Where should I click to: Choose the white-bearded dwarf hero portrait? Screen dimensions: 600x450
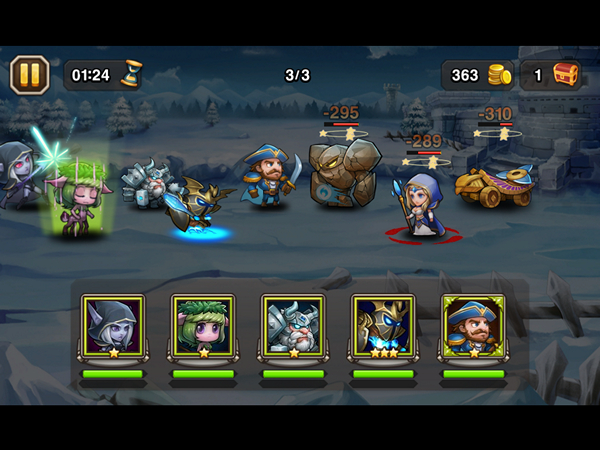point(293,325)
